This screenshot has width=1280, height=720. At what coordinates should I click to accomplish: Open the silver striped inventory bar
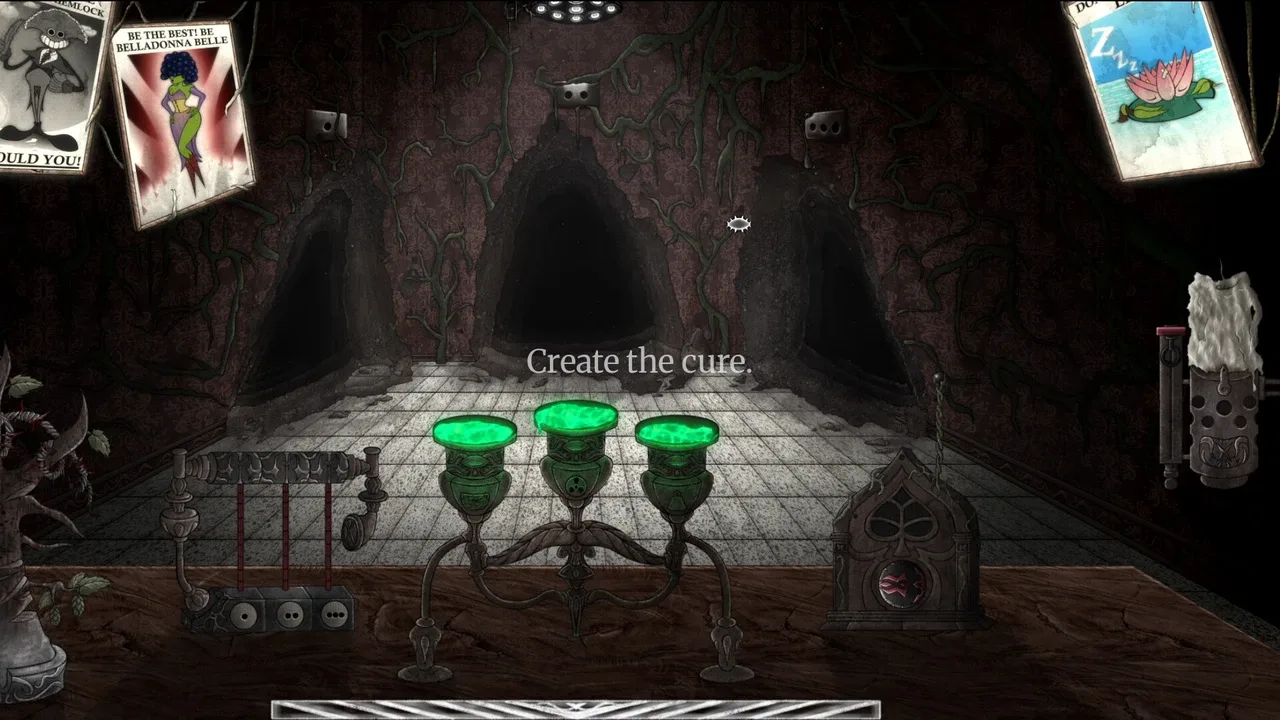coord(575,709)
